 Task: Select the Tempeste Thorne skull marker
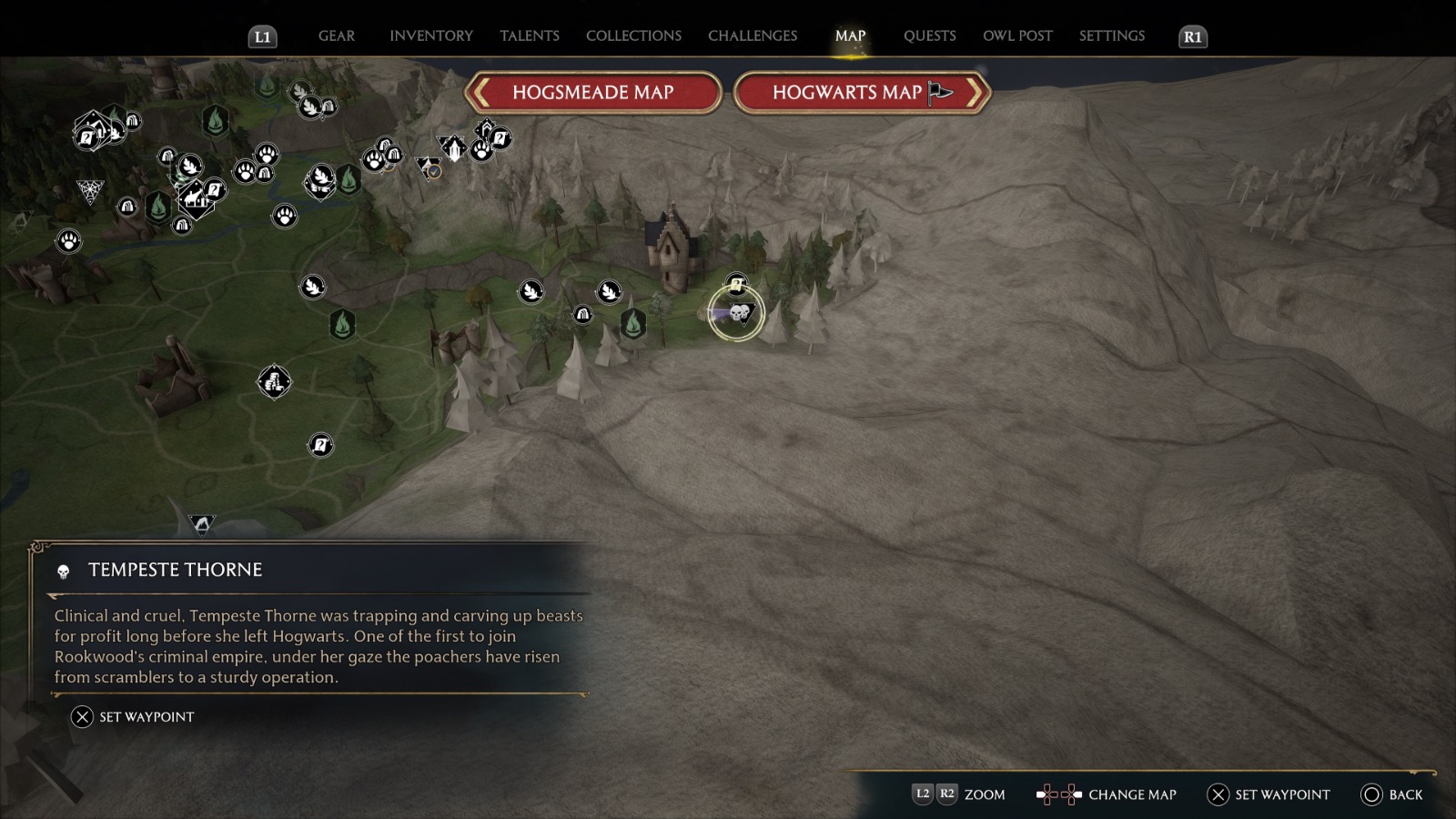click(x=738, y=314)
